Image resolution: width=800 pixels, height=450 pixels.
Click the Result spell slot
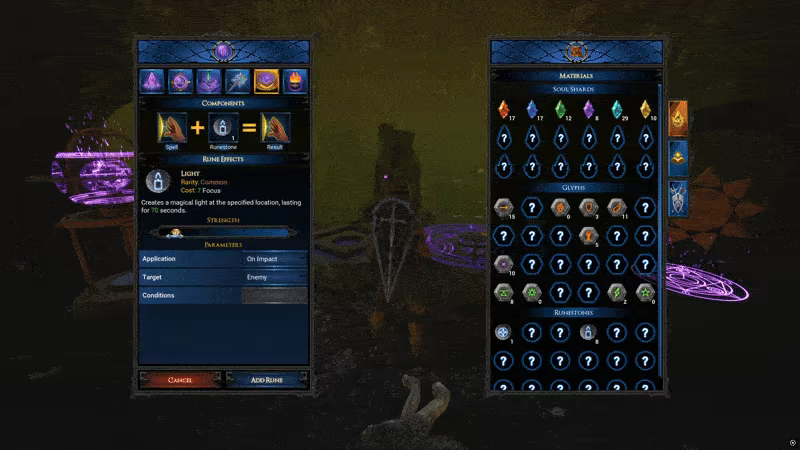275,128
